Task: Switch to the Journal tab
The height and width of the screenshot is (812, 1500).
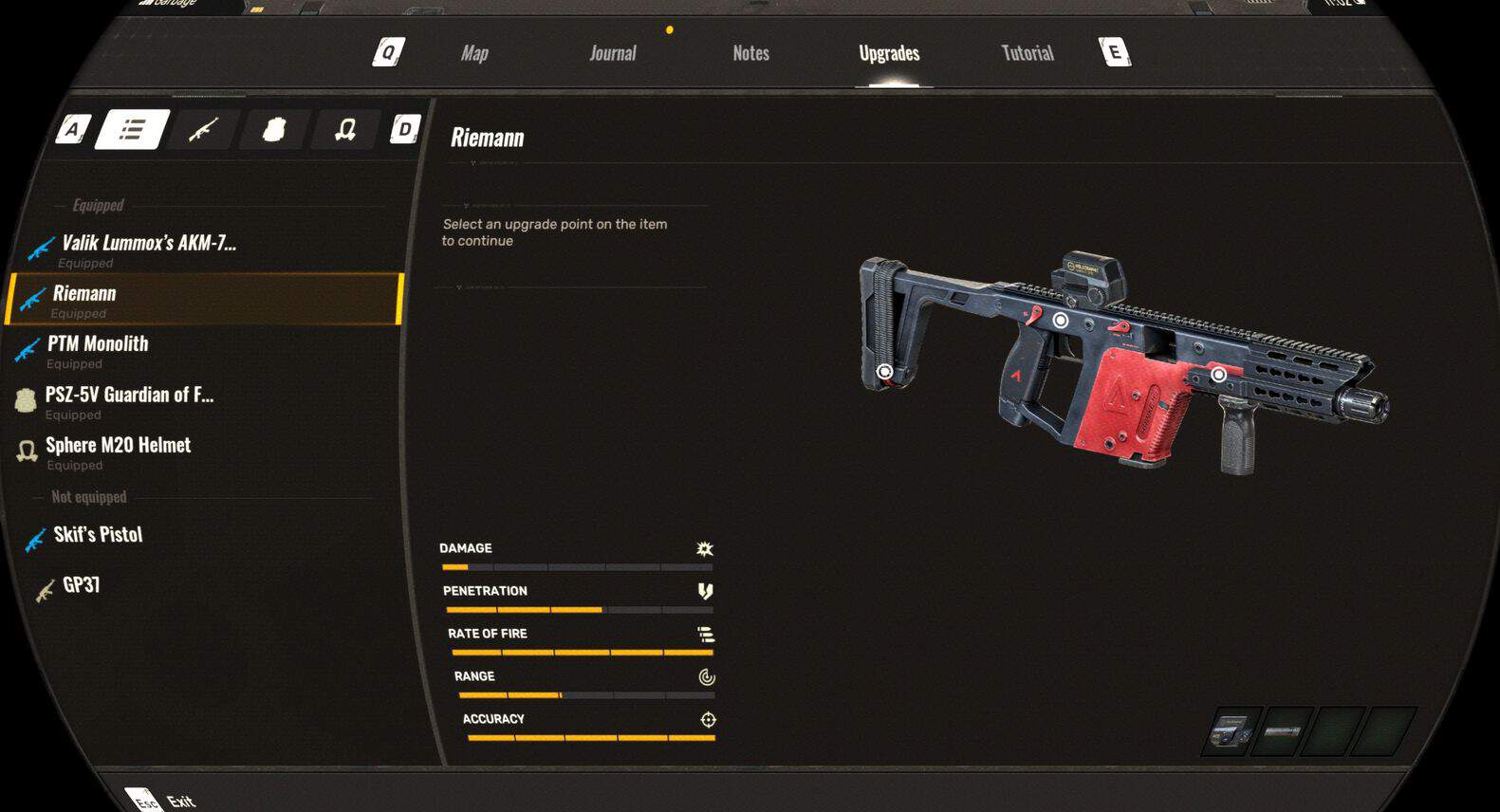Action: [x=612, y=53]
